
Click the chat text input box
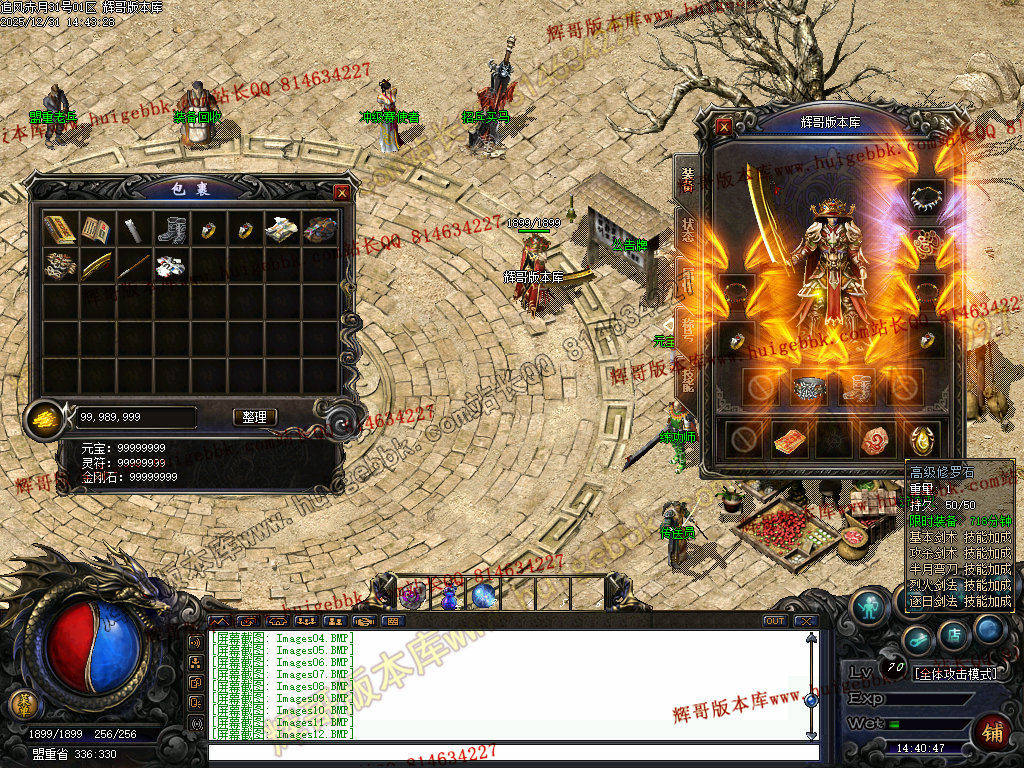coord(500,751)
